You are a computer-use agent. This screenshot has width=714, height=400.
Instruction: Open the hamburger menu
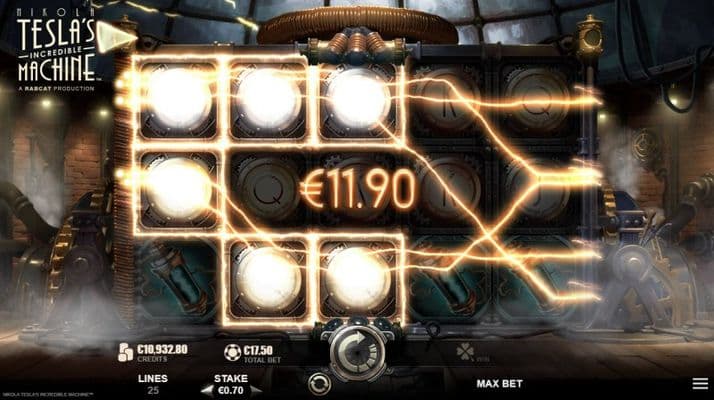699,383
